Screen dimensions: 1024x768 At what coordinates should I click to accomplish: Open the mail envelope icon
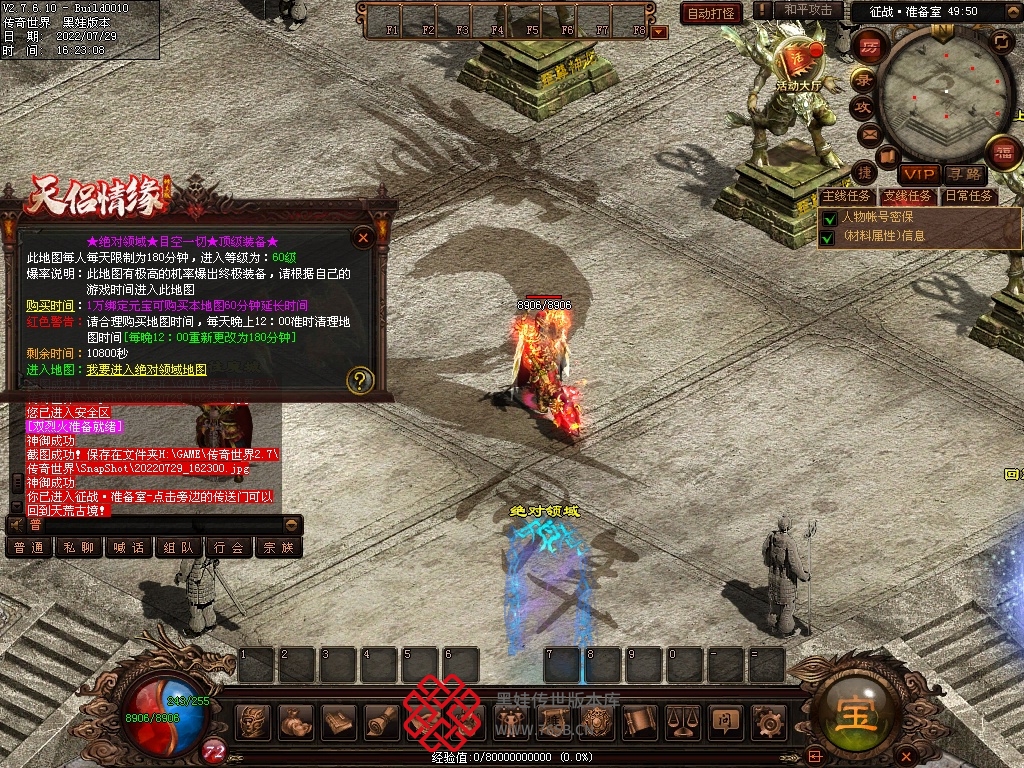point(869,133)
